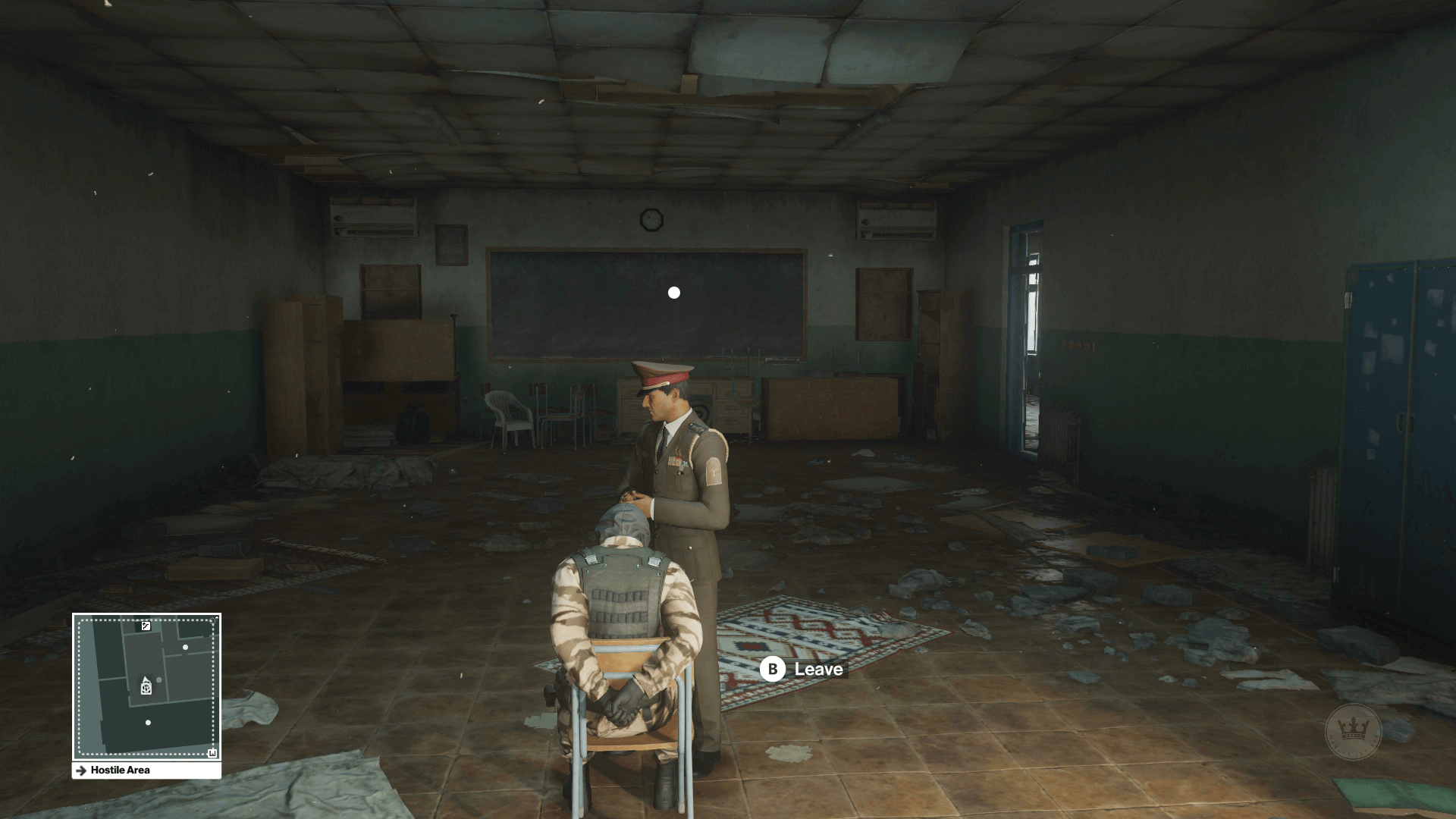Image resolution: width=1456 pixels, height=819 pixels.
Task: Select the objective marker icon on the minimap
Action: click(x=146, y=687)
